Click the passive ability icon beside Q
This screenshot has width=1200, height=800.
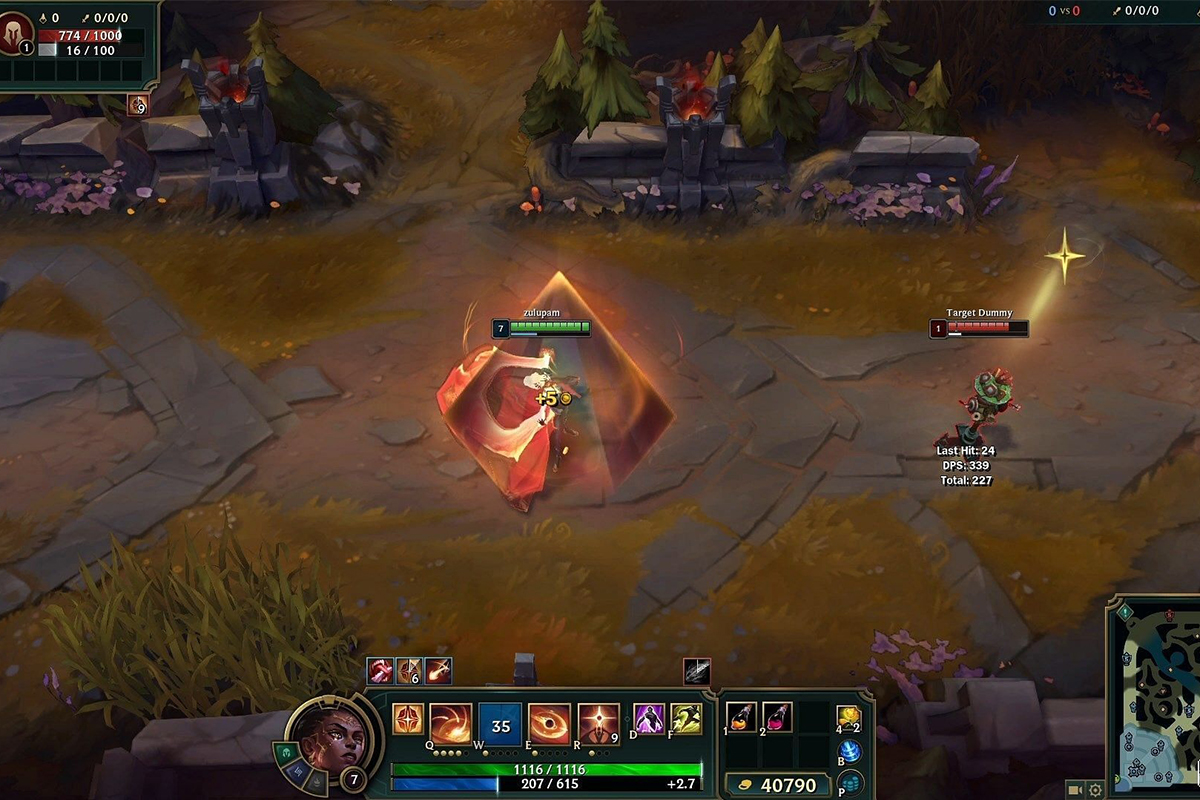pos(408,719)
